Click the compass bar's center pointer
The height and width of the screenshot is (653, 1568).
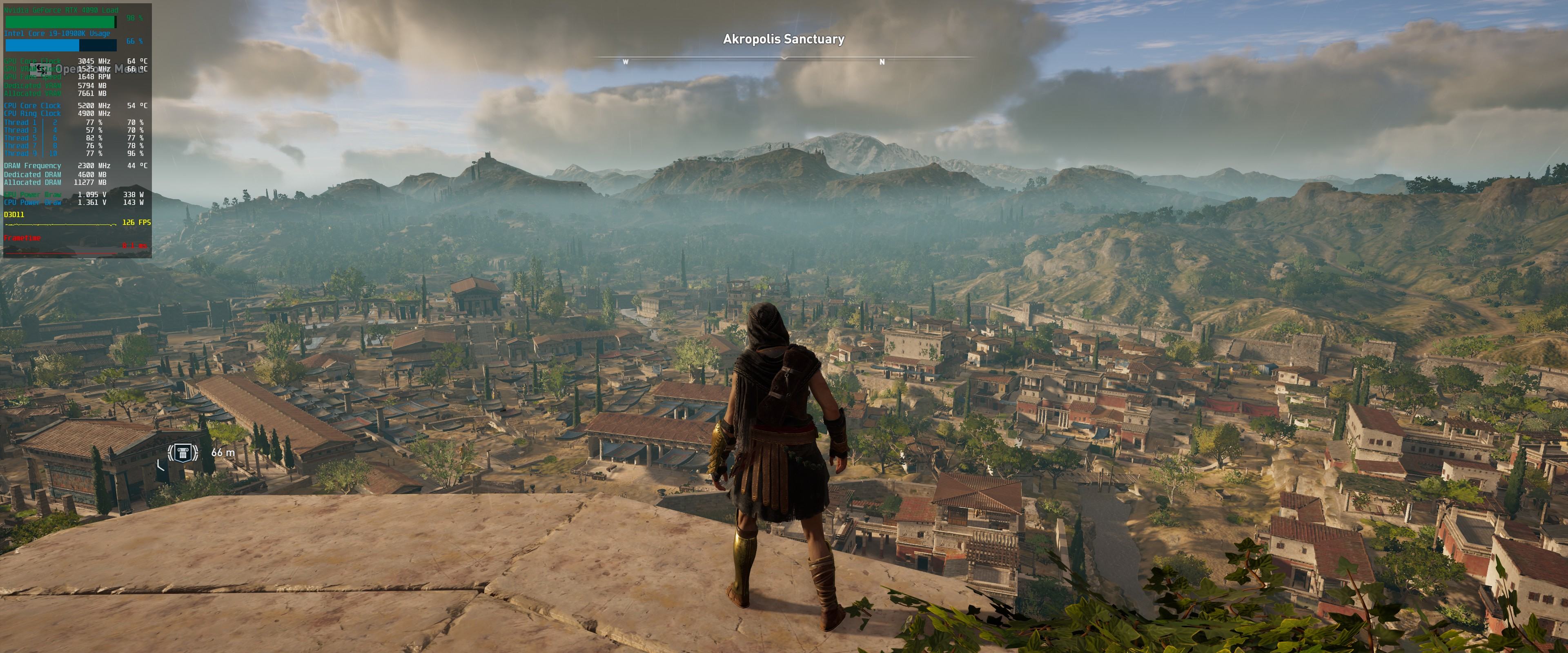[x=784, y=58]
